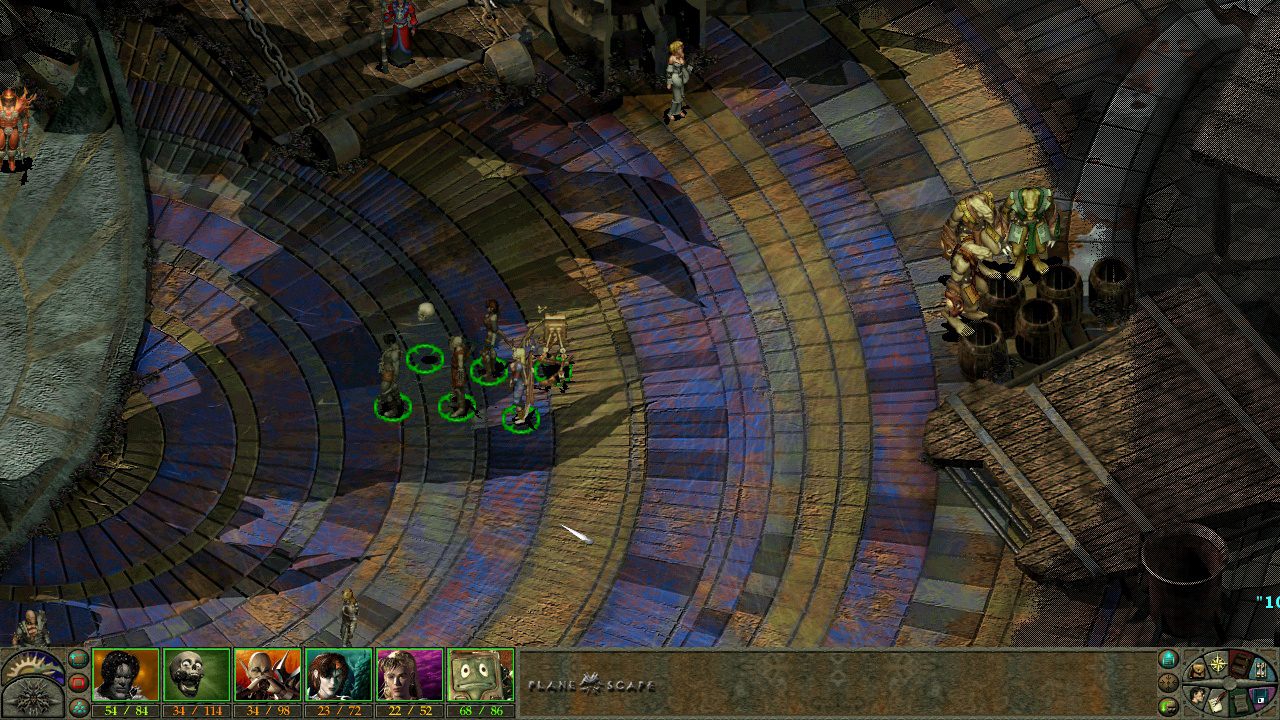
Task: Click the day/night sun clock dial
Action: 32,665
